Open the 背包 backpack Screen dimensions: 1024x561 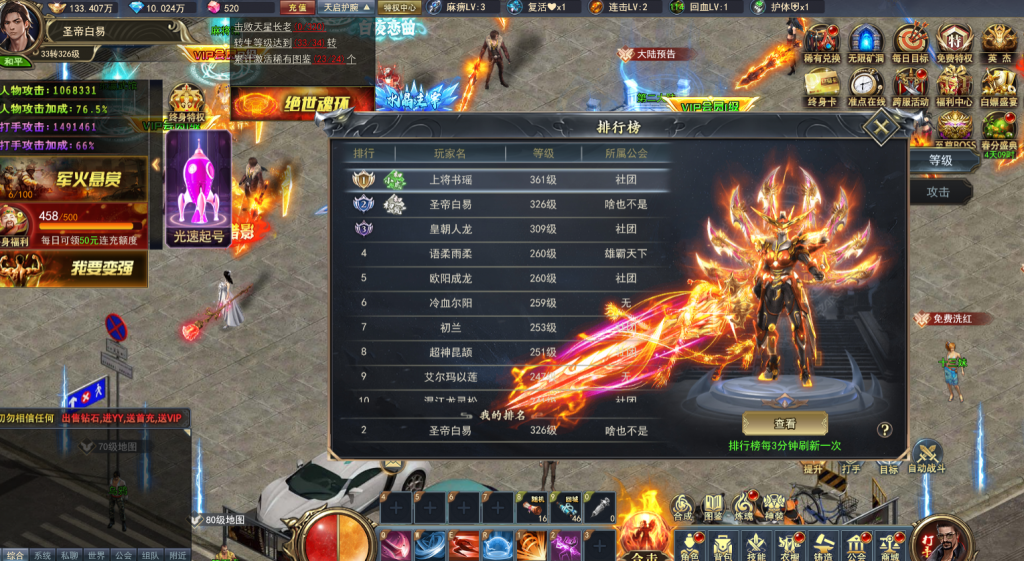point(721,545)
